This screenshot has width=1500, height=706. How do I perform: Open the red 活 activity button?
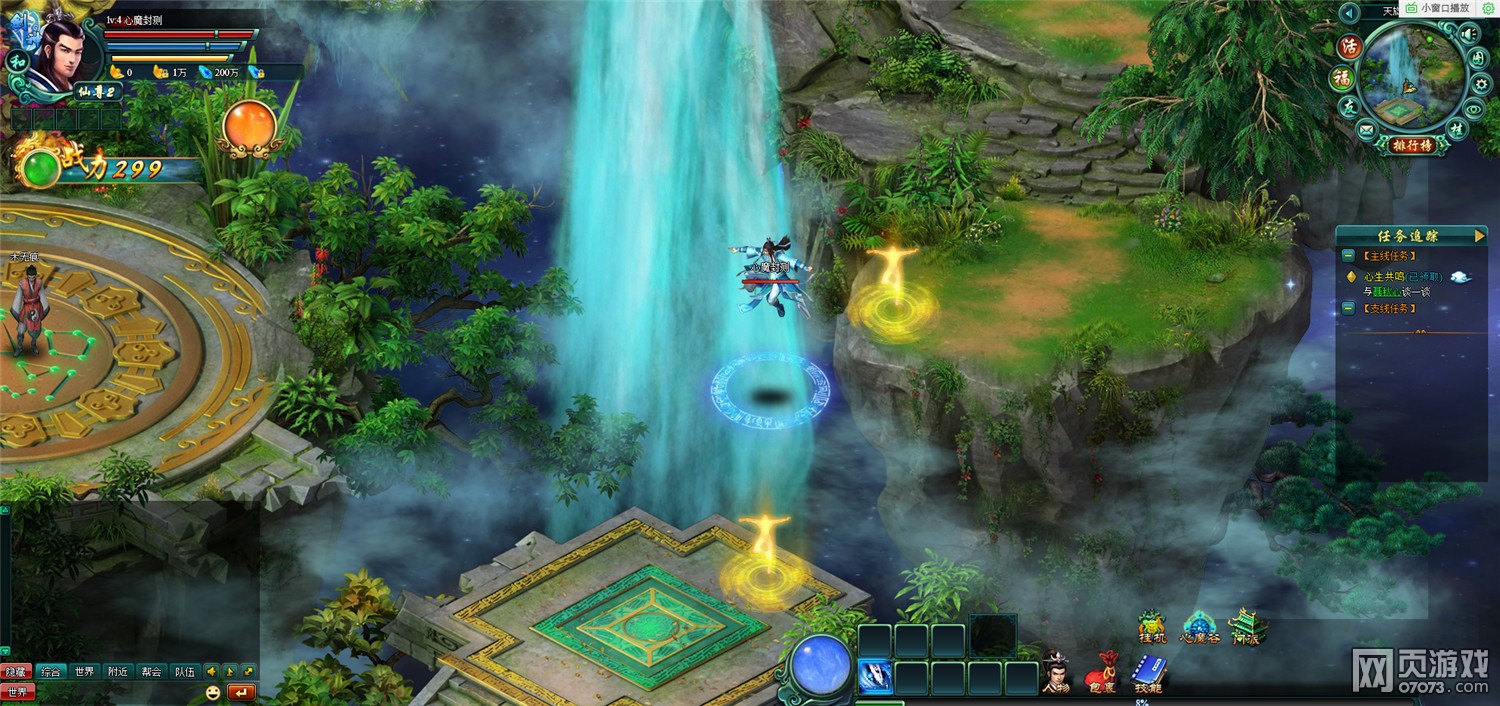[1351, 46]
